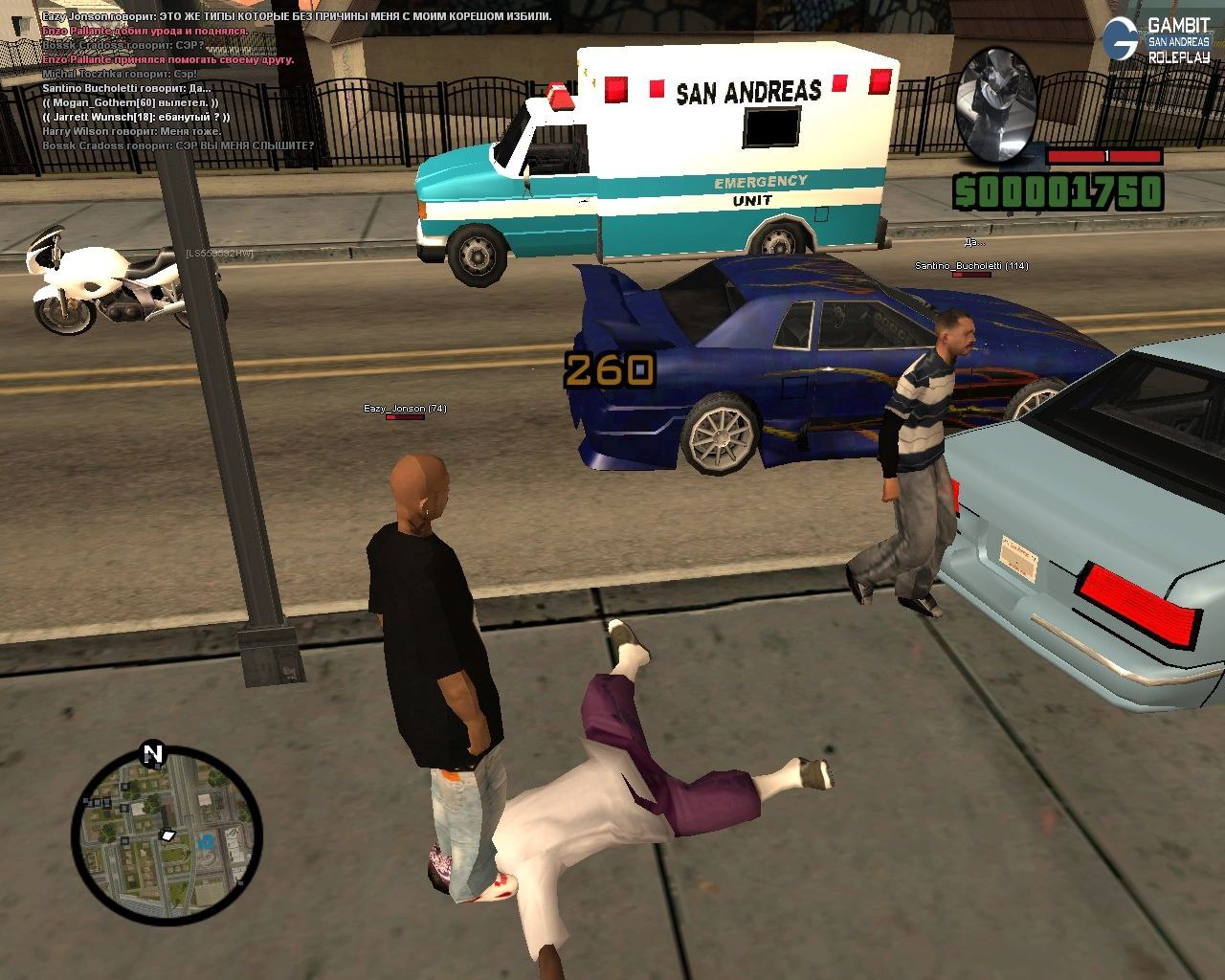Click the Mogan_Gothem disconnect chat line
1225x980 pixels.
click(129, 102)
